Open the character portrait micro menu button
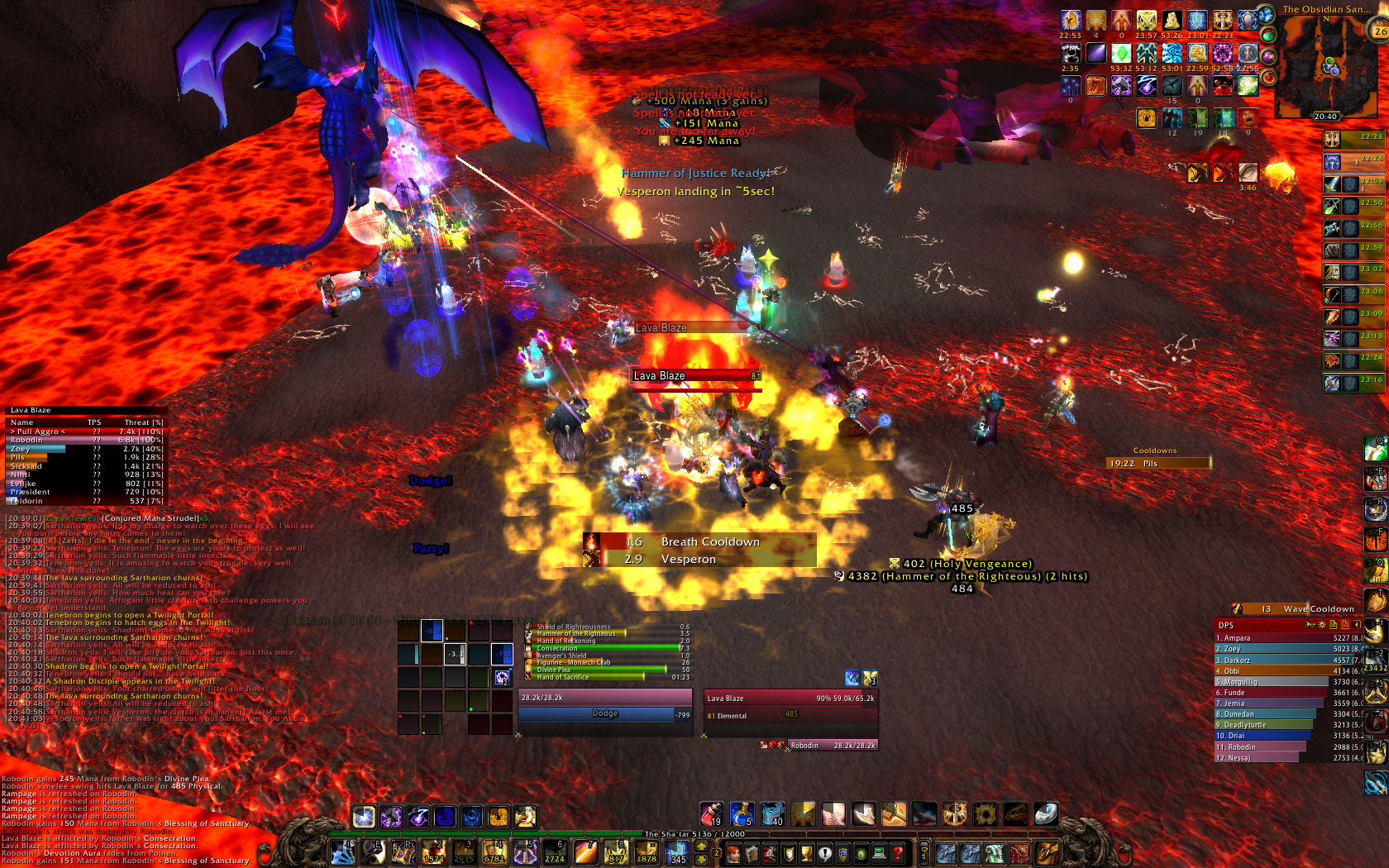 tap(733, 853)
